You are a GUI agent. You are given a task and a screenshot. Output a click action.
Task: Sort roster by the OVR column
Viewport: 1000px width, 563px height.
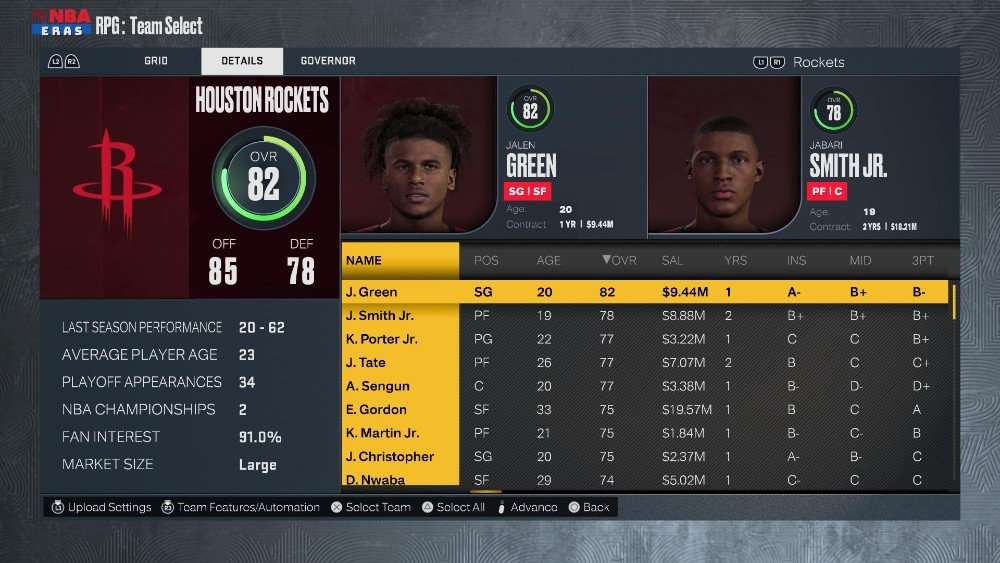click(619, 261)
